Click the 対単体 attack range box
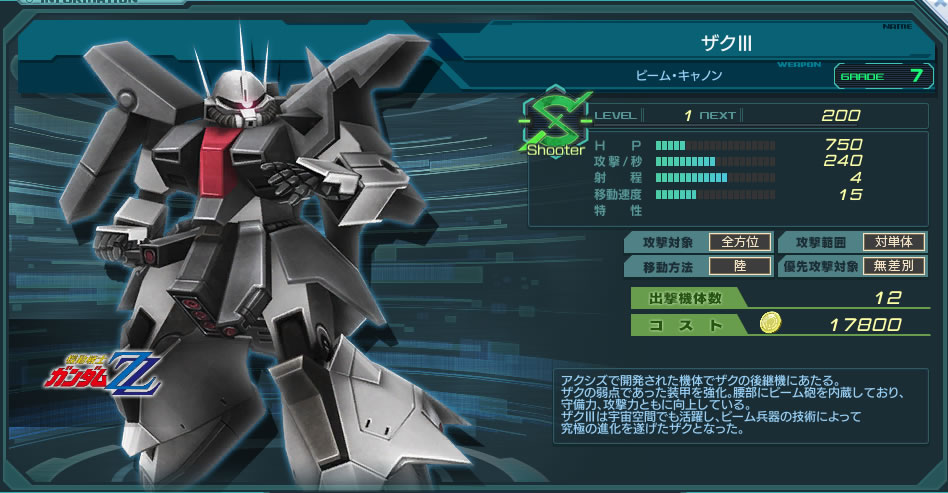 pos(894,242)
